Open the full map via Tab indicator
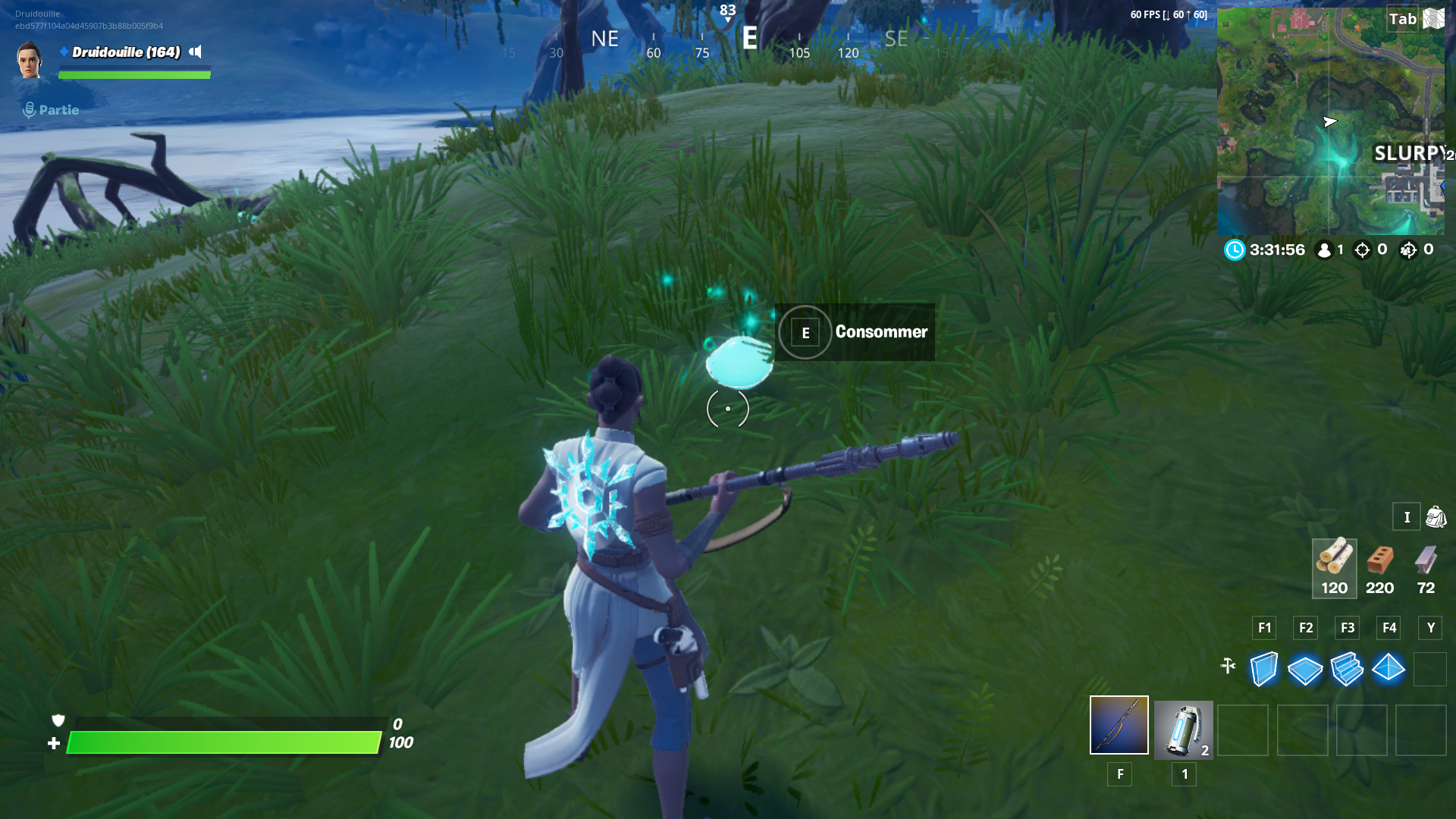Screen dimensions: 1456x819 click(1404, 19)
